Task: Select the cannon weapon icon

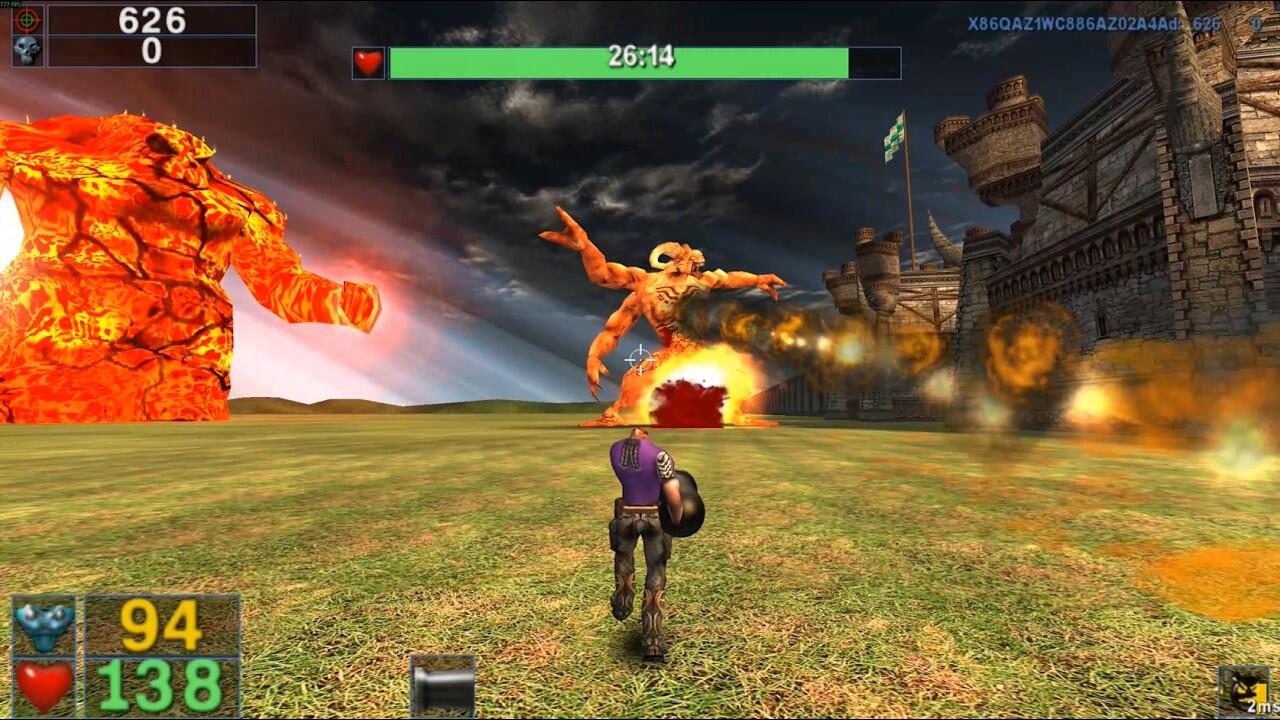Action: pyautogui.click(x=442, y=686)
